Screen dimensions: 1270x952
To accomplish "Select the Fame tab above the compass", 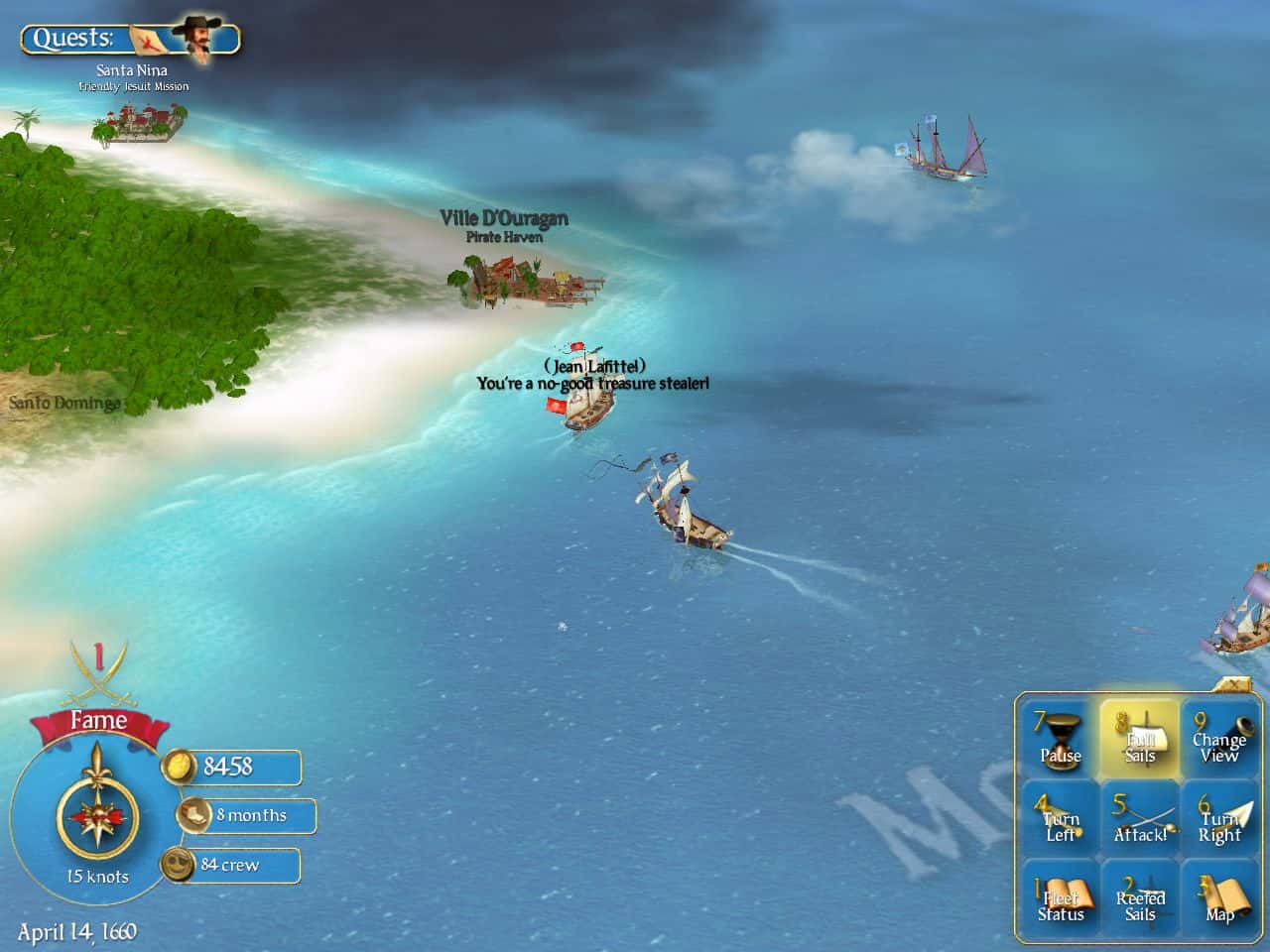I will click(x=99, y=721).
